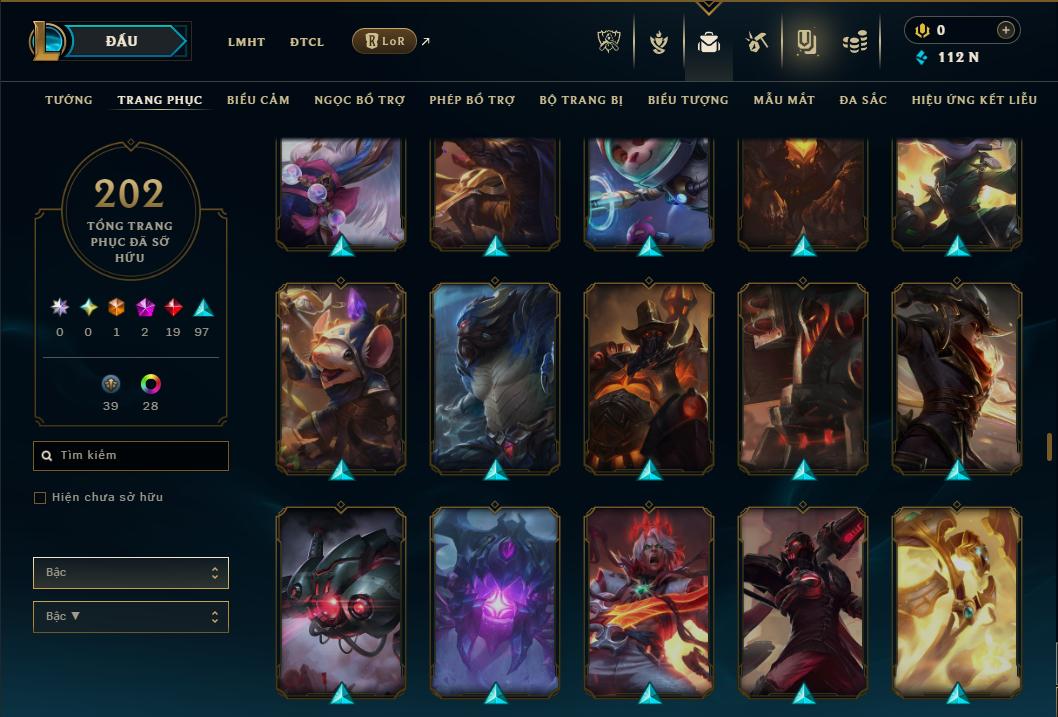Choose the golden armored skin card
The image size is (1058, 717).
[x=957, y=601]
